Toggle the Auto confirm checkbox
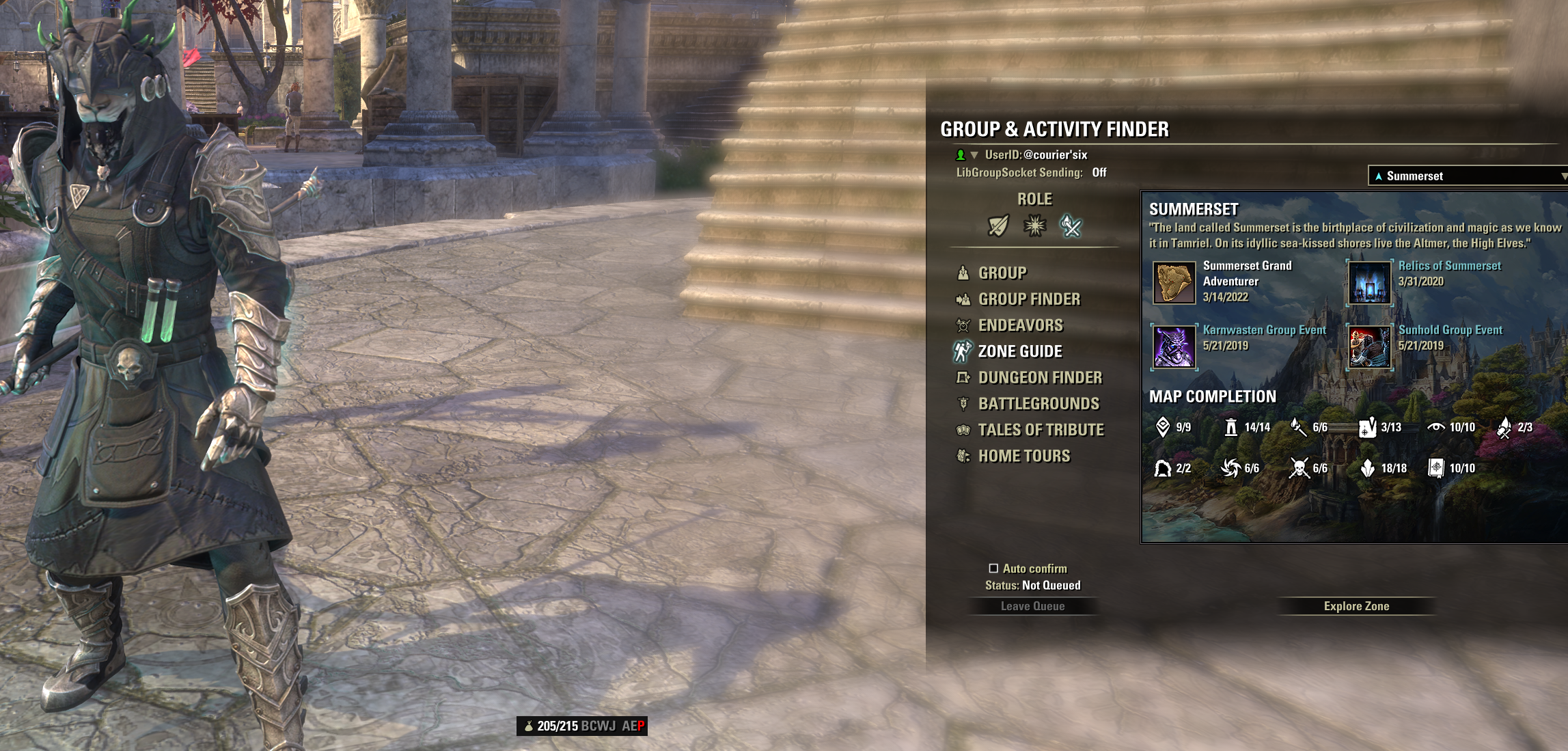The width and height of the screenshot is (1568, 751). (x=993, y=569)
